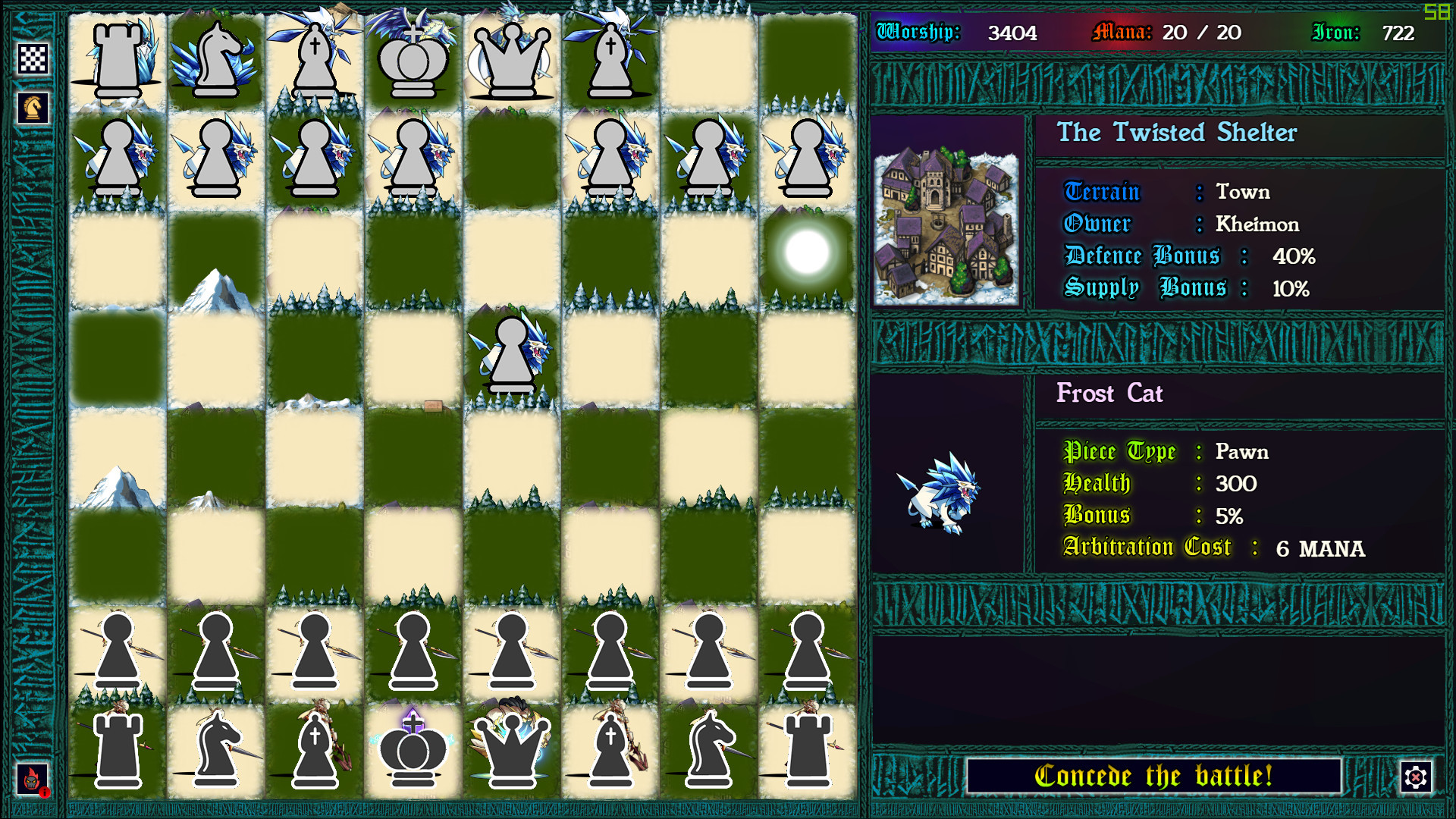Click the red info badge on the skull icon
This screenshot has height=819, width=1456.
[45, 792]
